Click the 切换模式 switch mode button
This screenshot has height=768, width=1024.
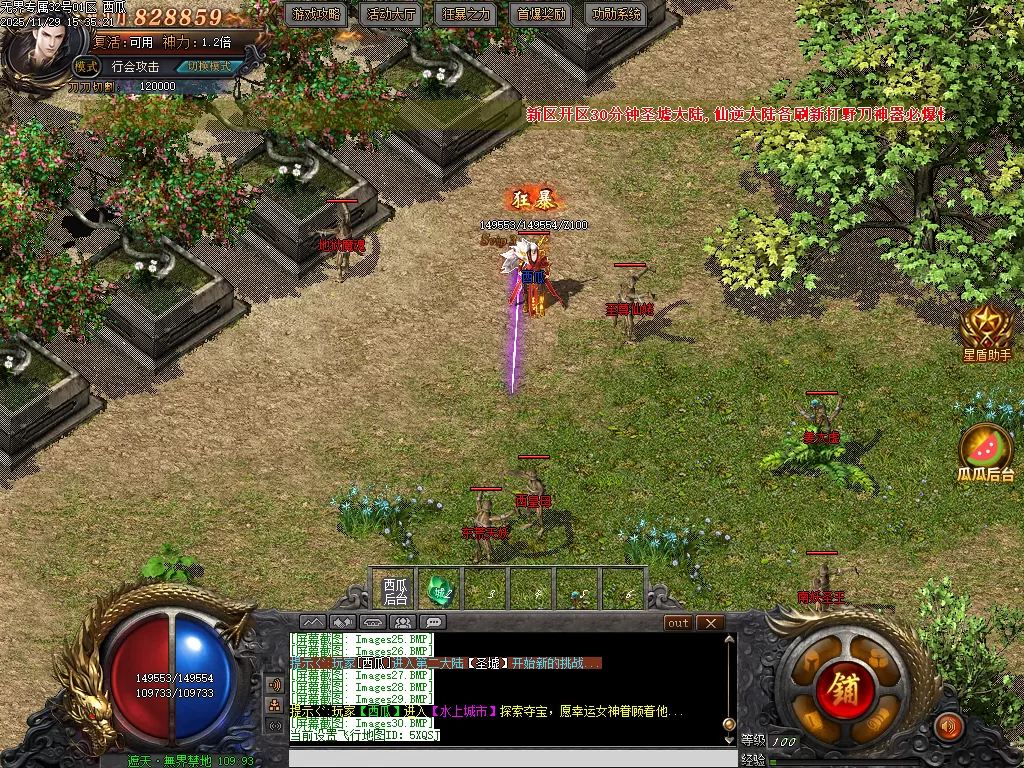pyautogui.click(x=210, y=67)
